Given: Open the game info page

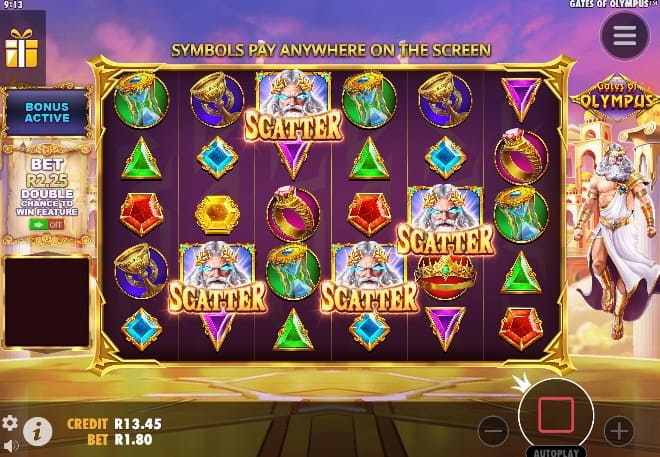Looking at the screenshot, I should coord(37,431).
